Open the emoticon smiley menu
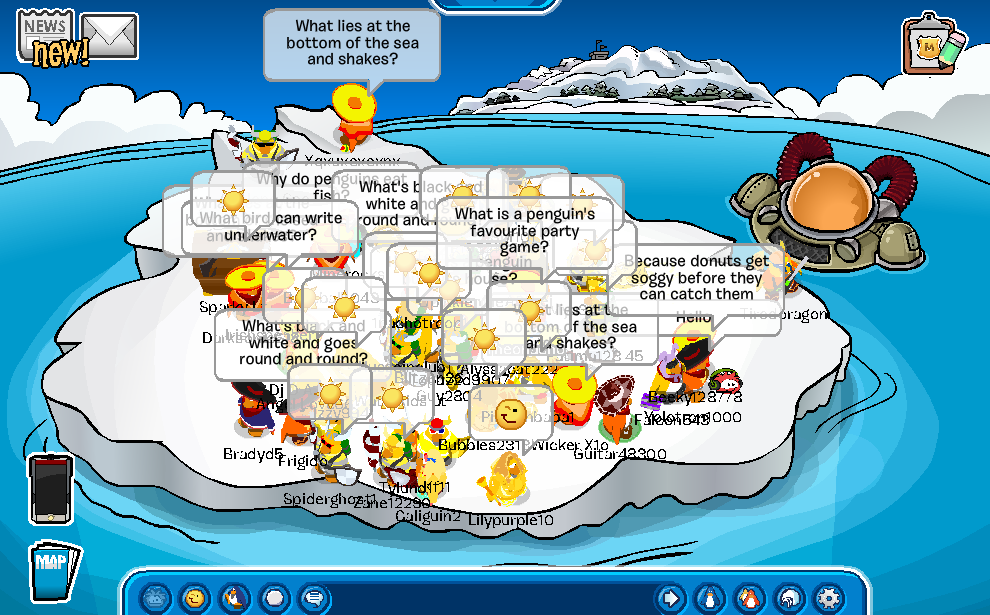Image resolution: width=990 pixels, height=615 pixels. click(195, 598)
